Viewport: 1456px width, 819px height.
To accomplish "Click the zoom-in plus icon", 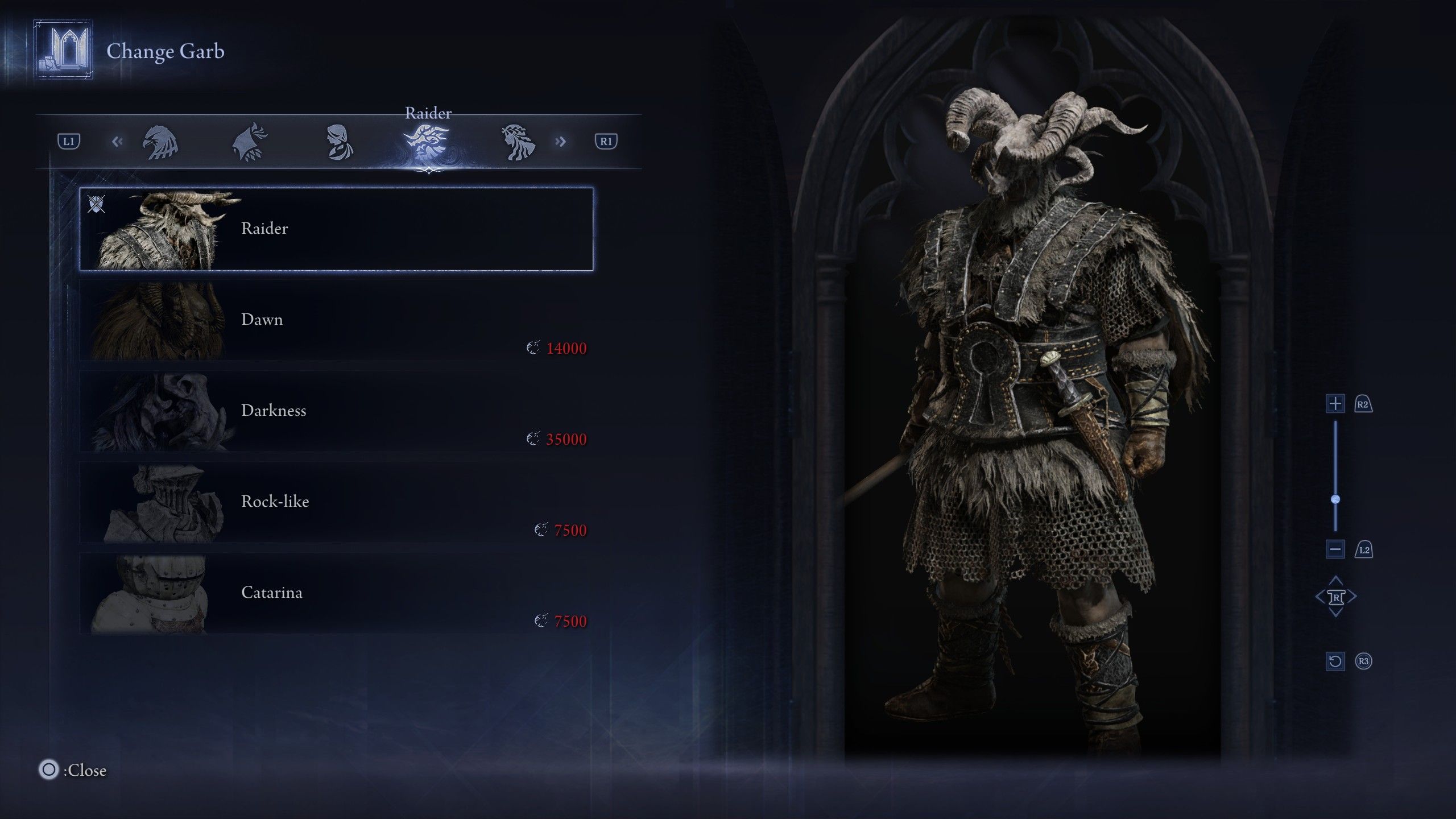I will tap(1335, 403).
